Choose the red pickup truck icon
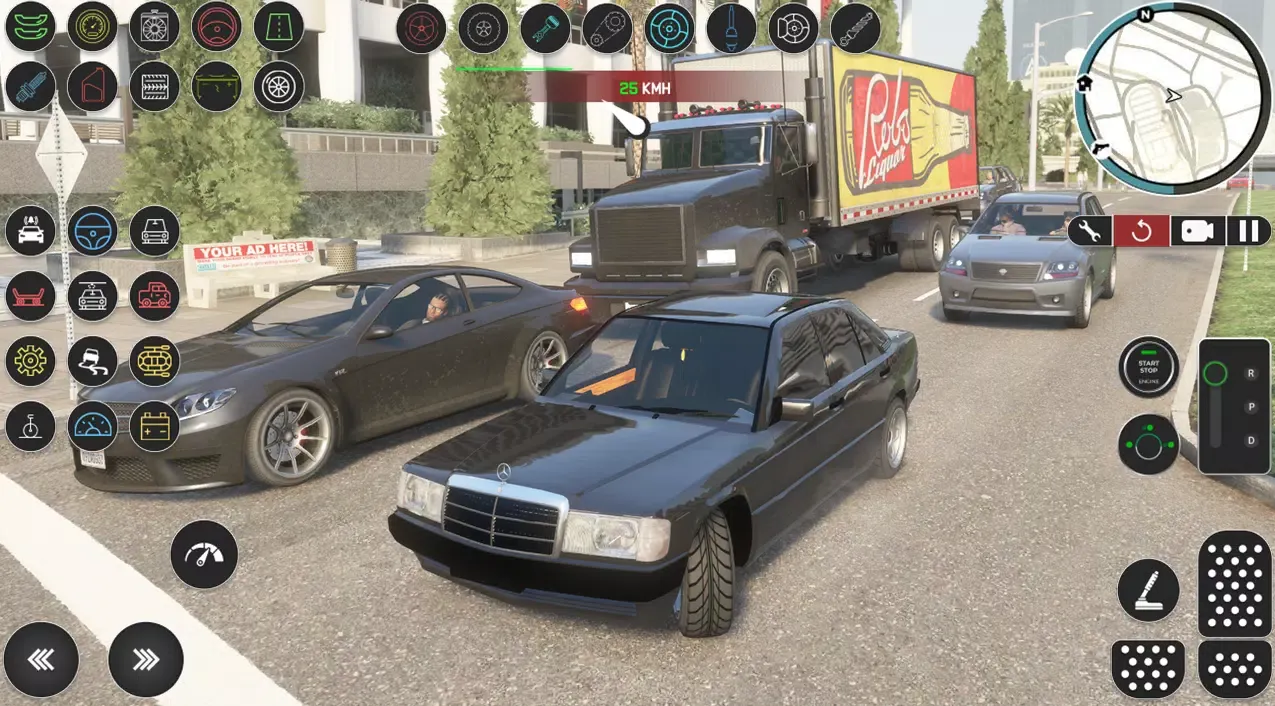Viewport: 1275px width, 706px height. (155, 296)
